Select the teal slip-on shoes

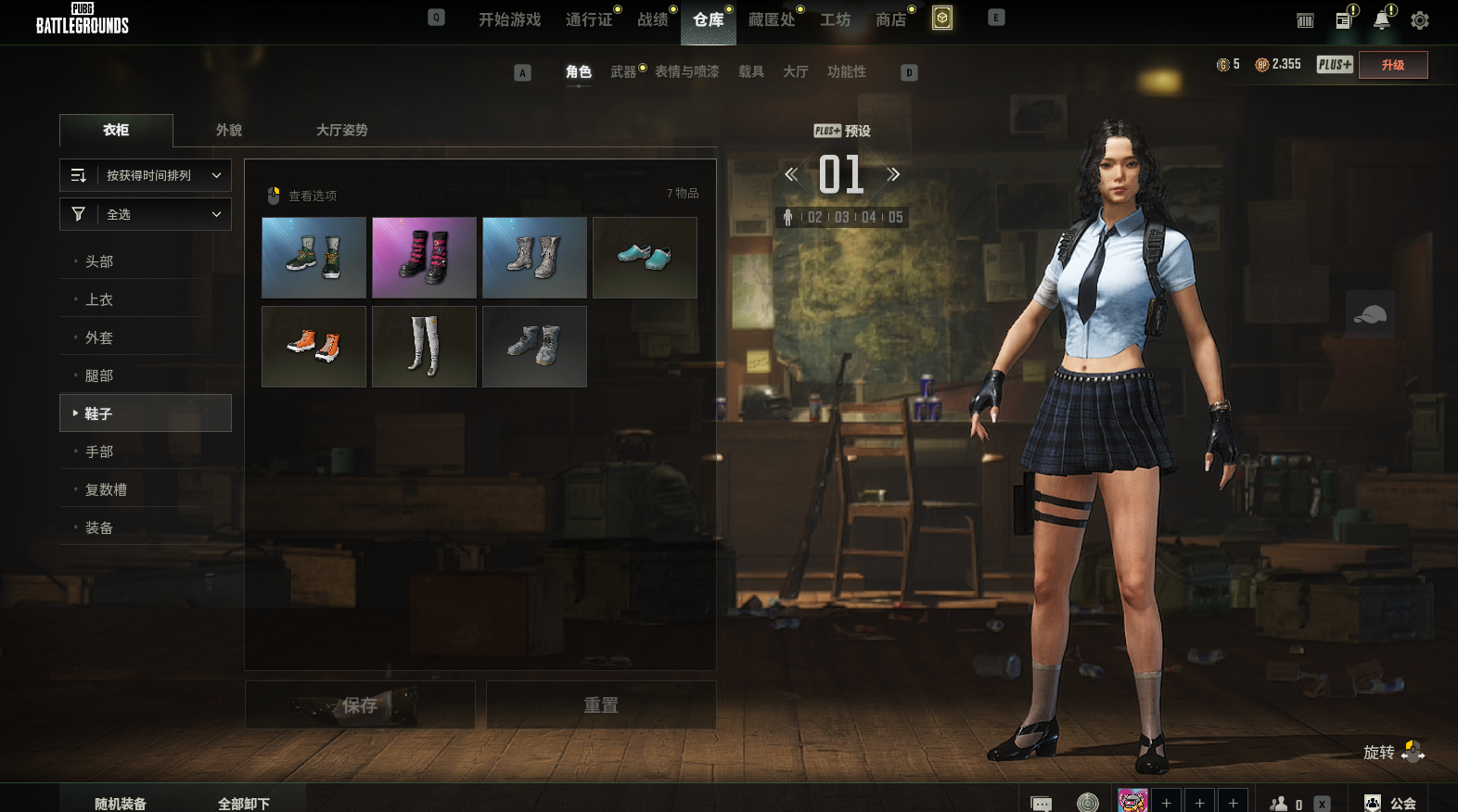click(645, 258)
